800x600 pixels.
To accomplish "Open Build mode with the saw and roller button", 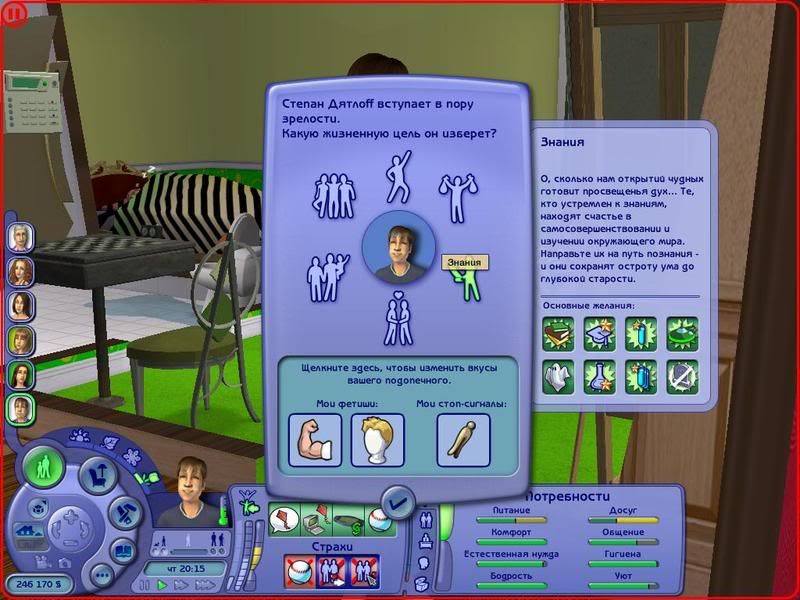I will (122, 514).
